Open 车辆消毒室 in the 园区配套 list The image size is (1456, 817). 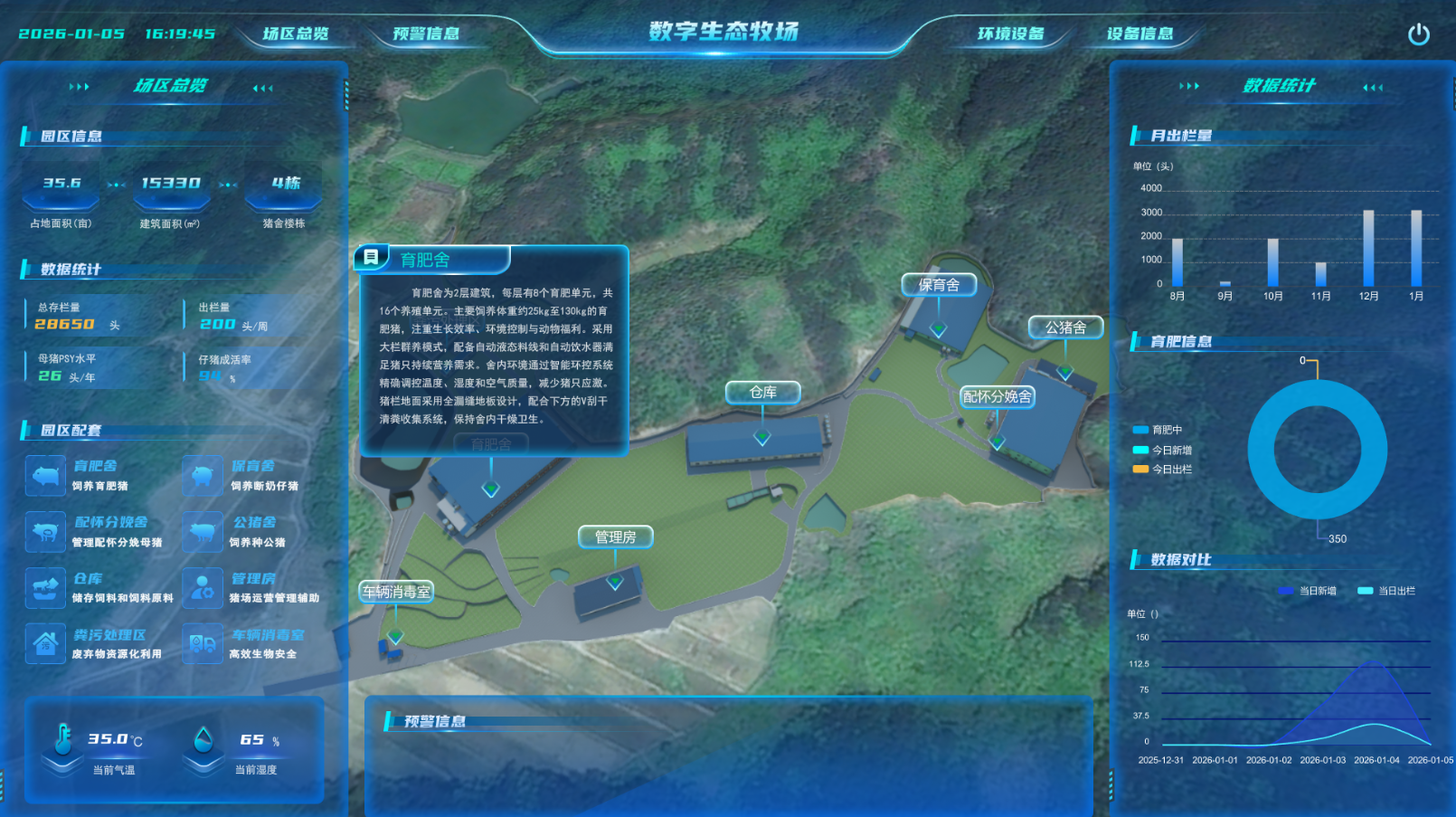coord(268,635)
